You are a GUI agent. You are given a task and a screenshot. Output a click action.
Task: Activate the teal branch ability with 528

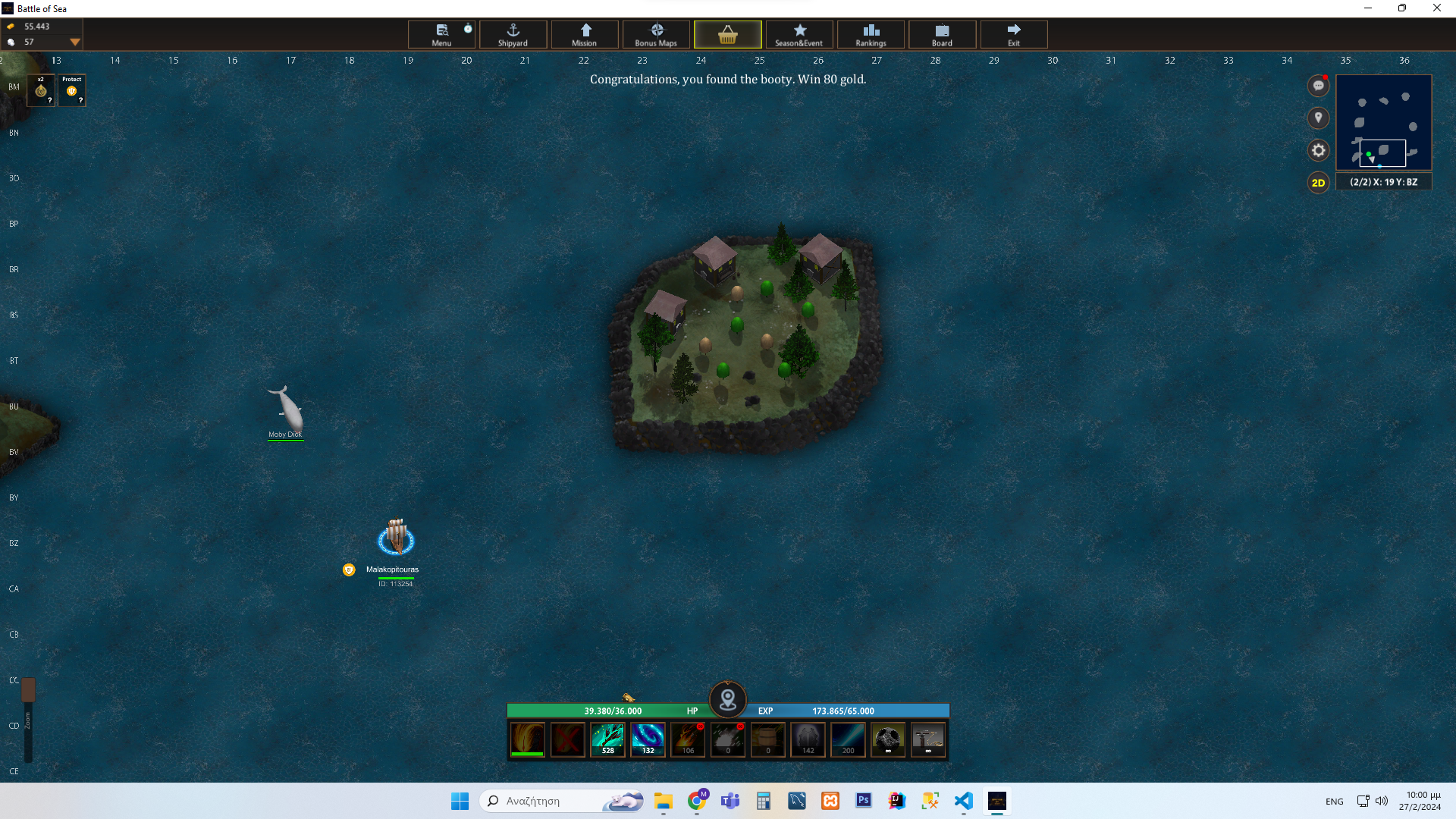tap(607, 739)
